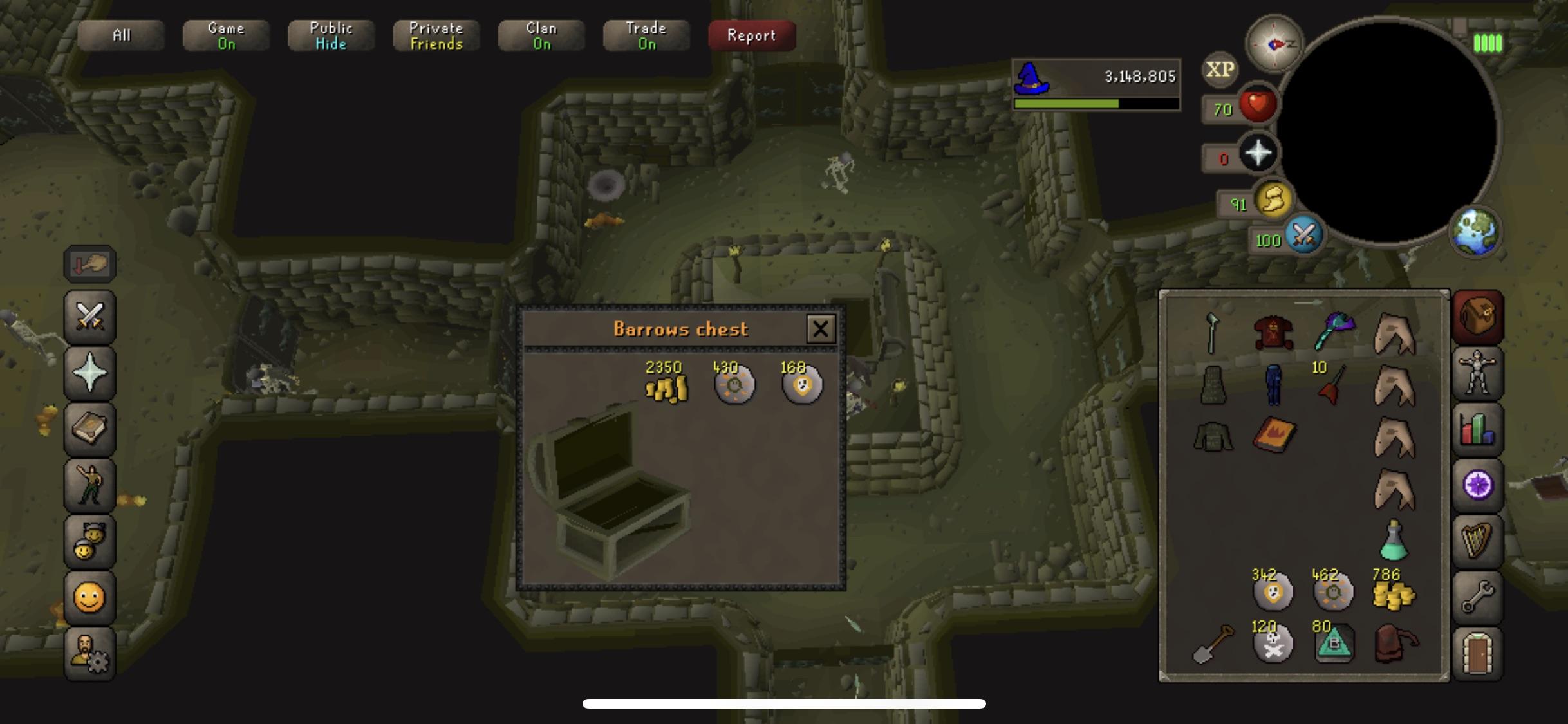This screenshot has height=724, width=1568.
Task: Click the Game chat filter button
Action: pos(225,35)
